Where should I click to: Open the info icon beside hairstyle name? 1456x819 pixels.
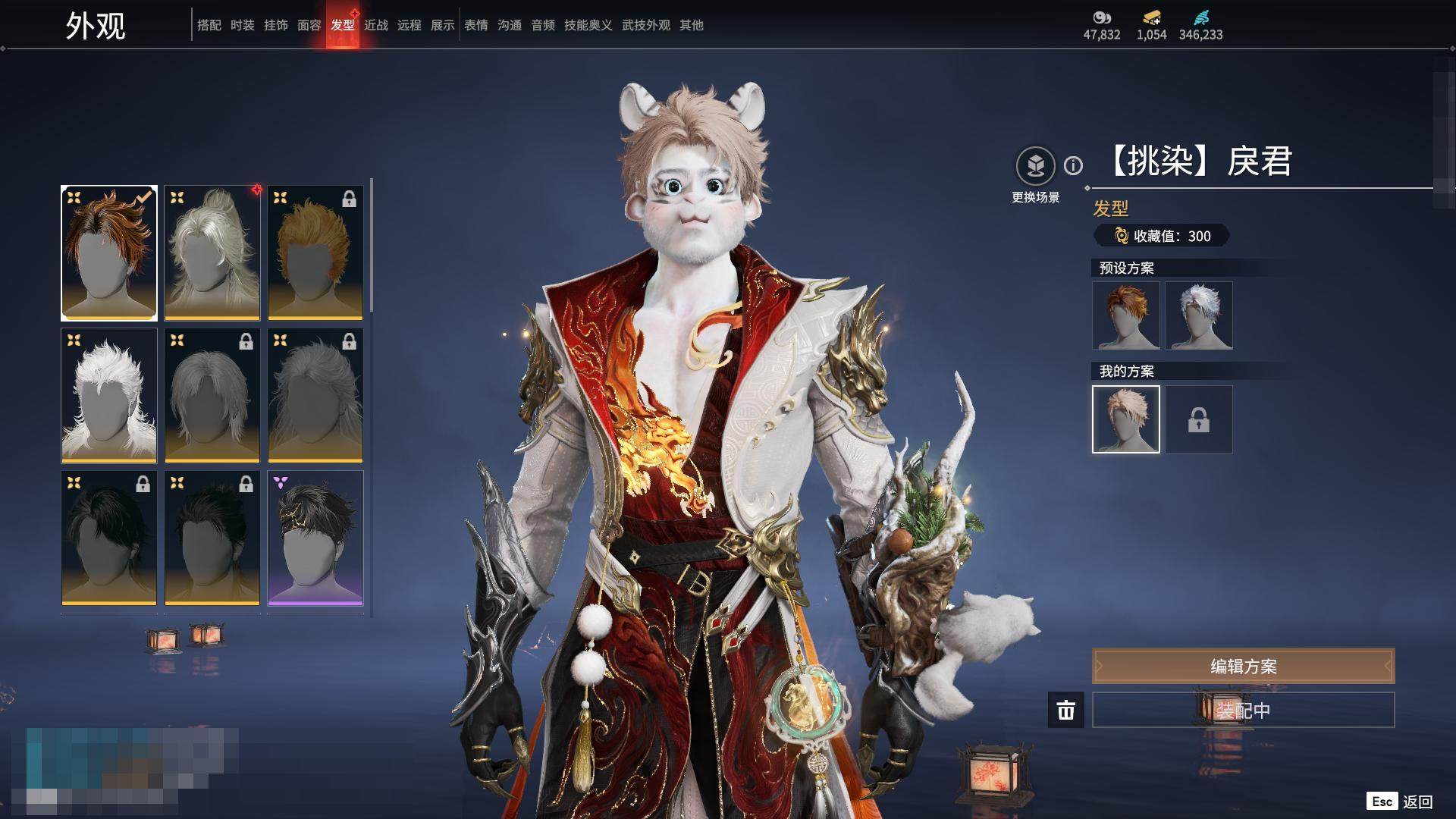[x=1073, y=165]
